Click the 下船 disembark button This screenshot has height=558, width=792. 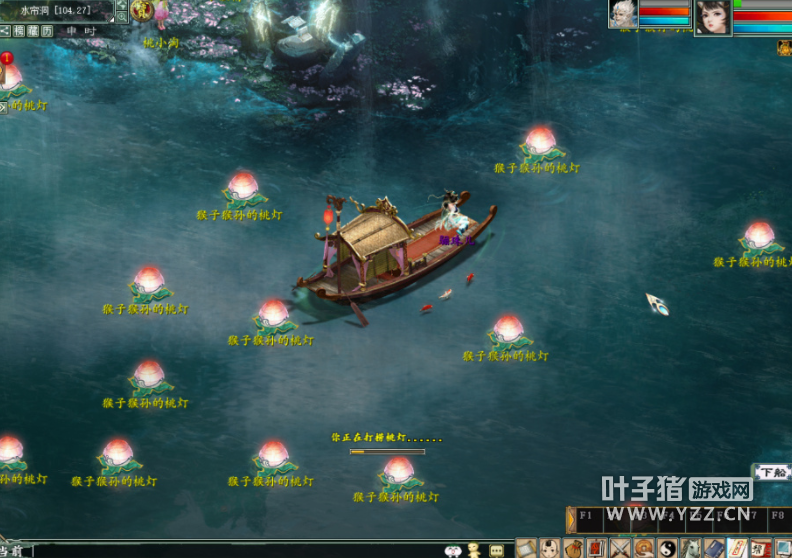coord(771,472)
